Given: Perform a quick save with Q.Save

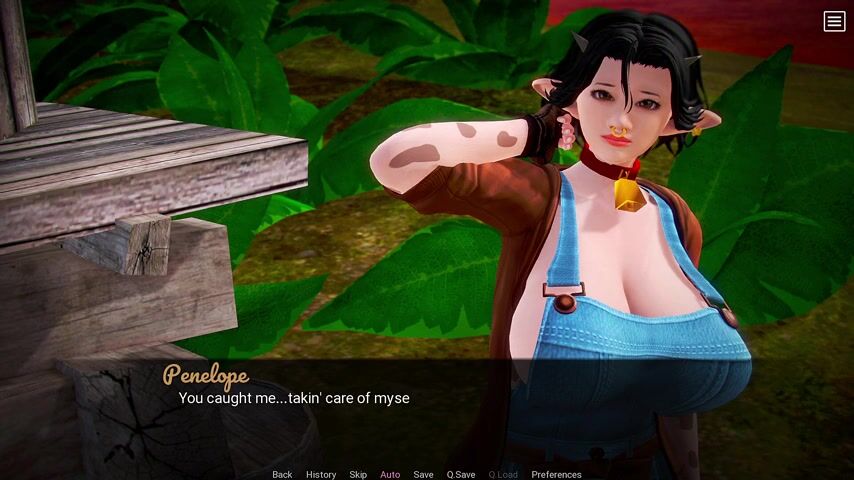Looking at the screenshot, I should coord(461,474).
